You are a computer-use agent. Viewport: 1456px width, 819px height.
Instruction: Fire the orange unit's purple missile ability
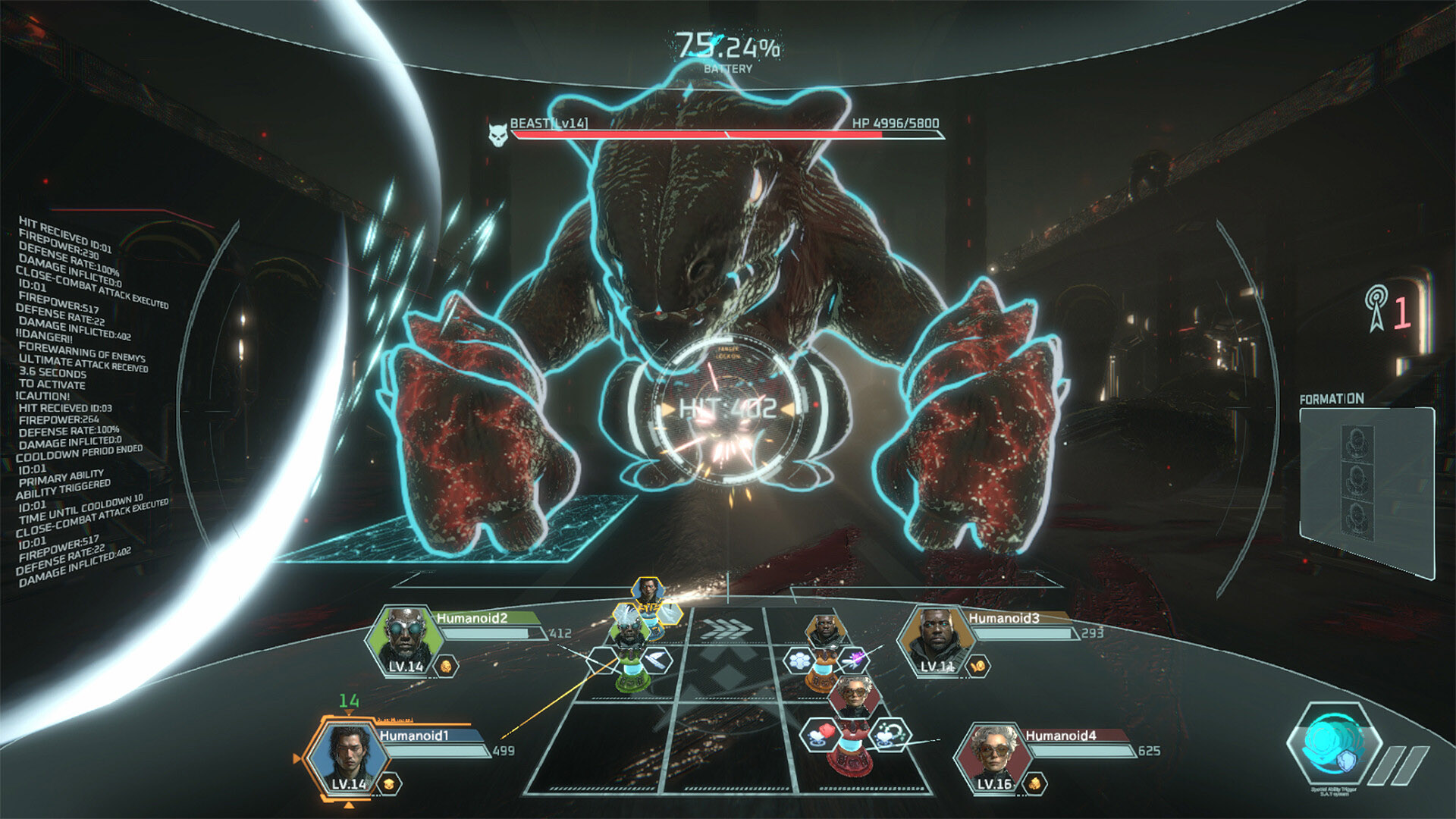[852, 661]
